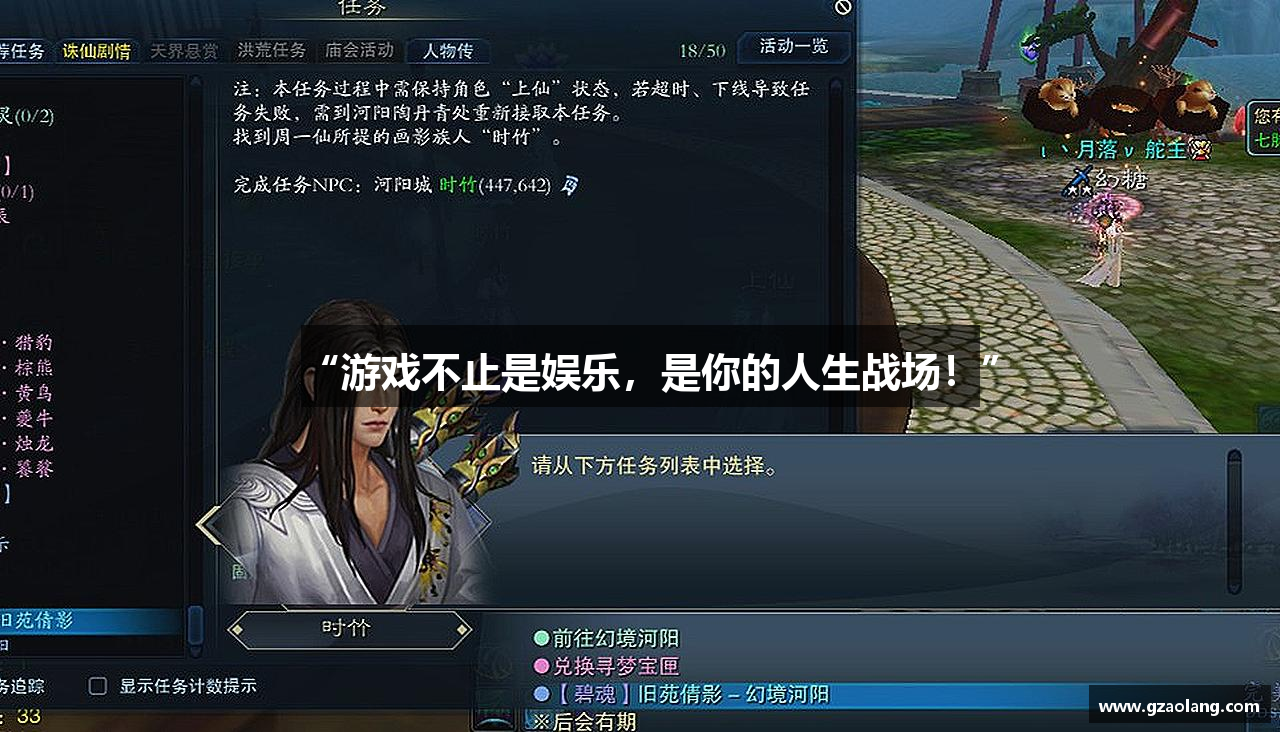Click the blue dot beside 【碧魂】旧苑倩影
This screenshot has width=1280, height=732.
541,693
